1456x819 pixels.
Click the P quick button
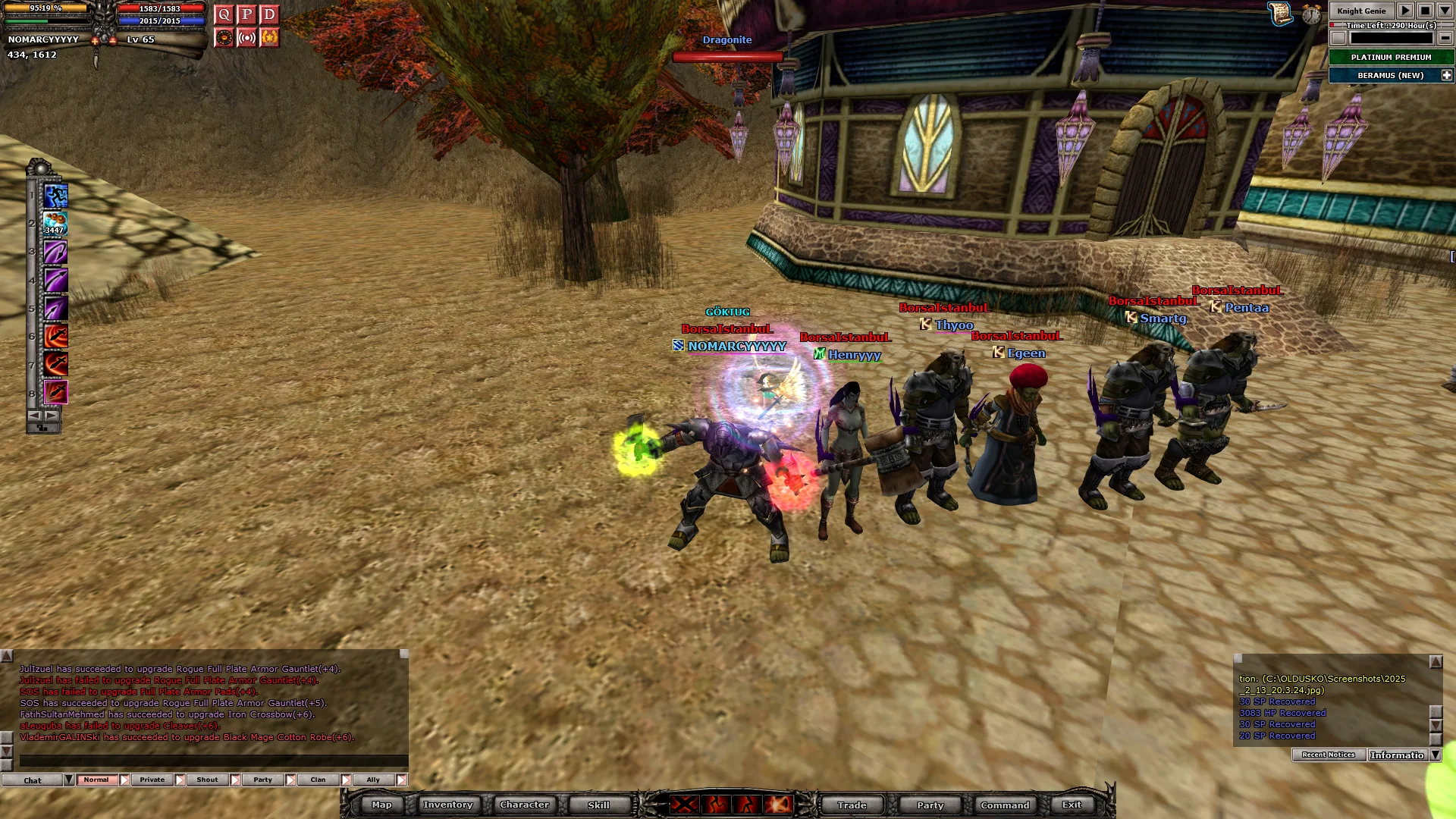(x=246, y=14)
